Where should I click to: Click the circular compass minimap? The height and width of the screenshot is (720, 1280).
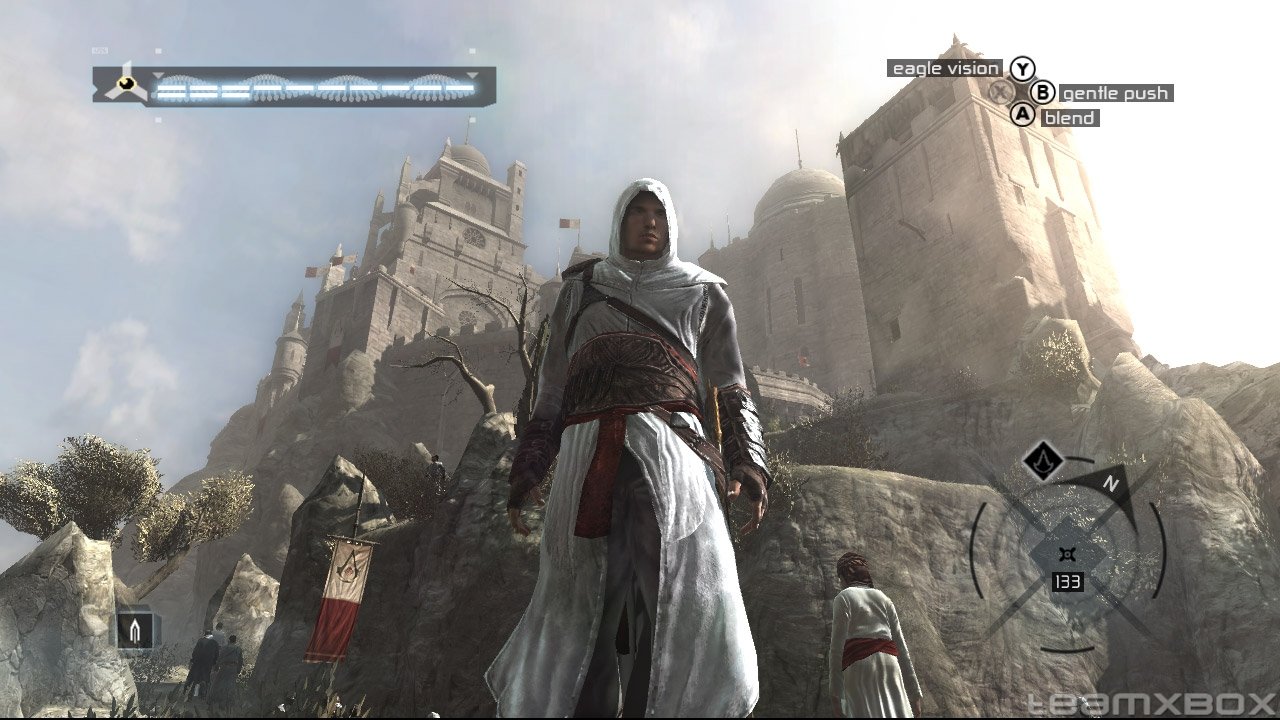[x=1068, y=553]
